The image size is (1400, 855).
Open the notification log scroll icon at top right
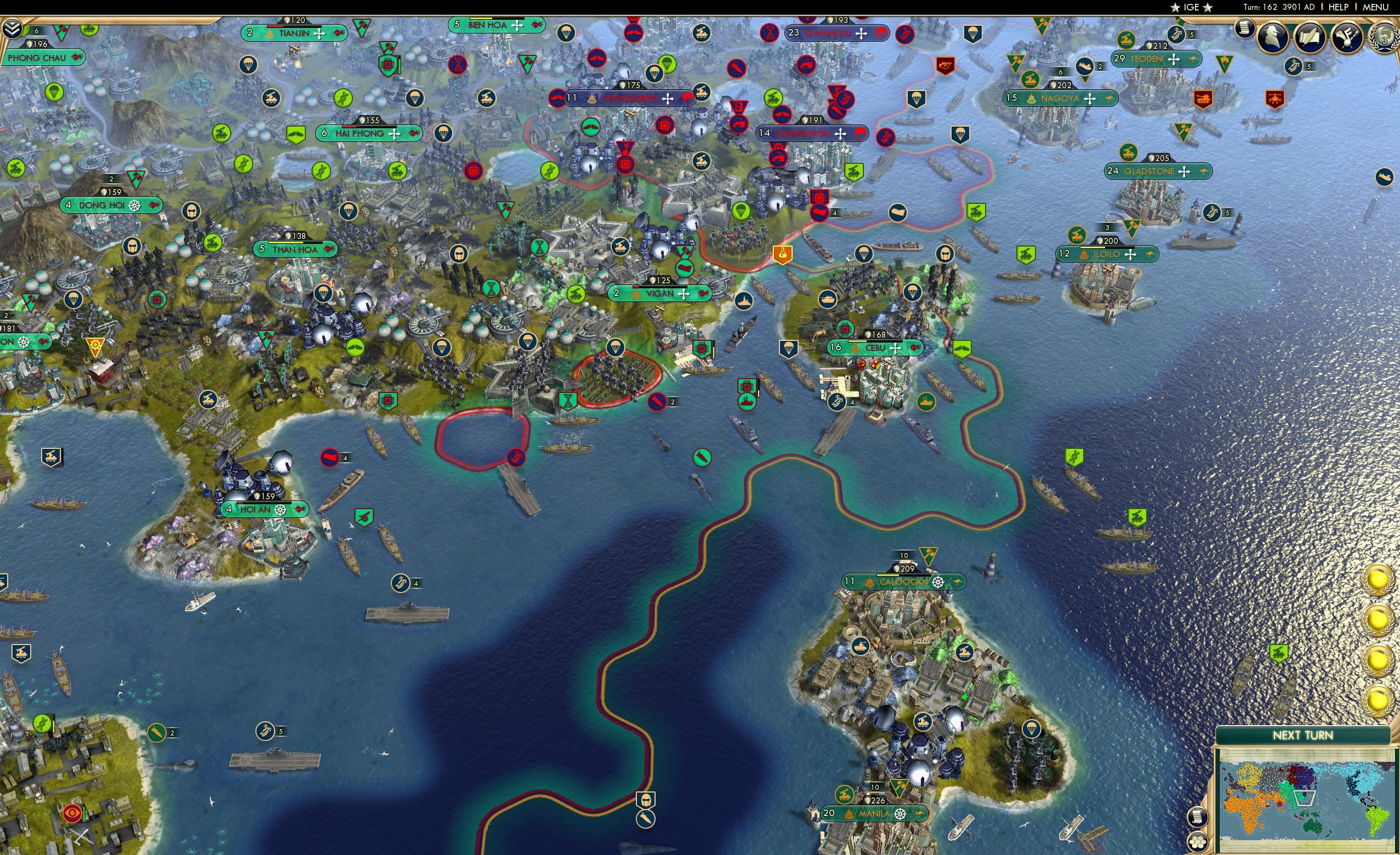pyautogui.click(x=1245, y=30)
